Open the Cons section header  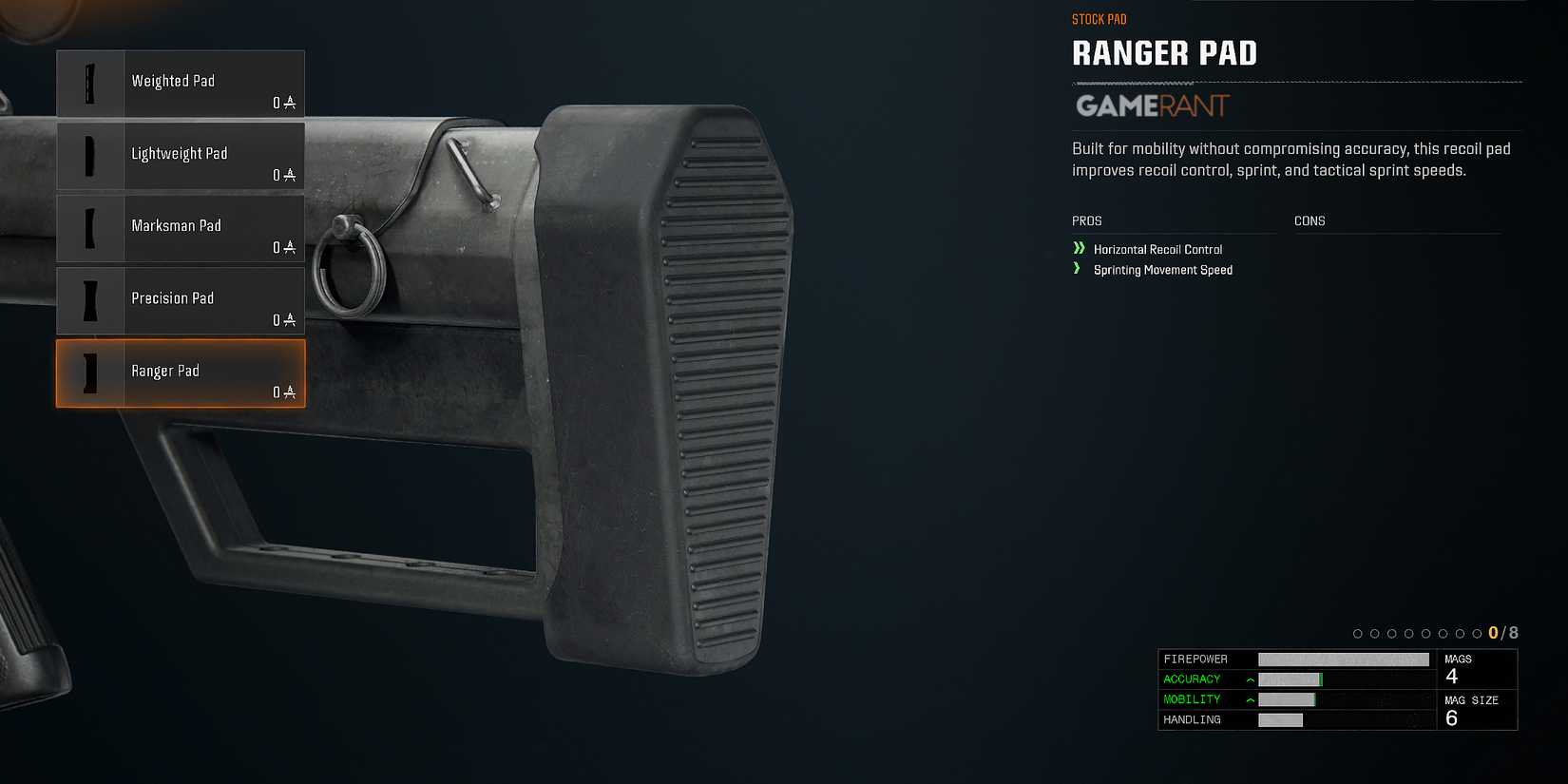point(1310,220)
